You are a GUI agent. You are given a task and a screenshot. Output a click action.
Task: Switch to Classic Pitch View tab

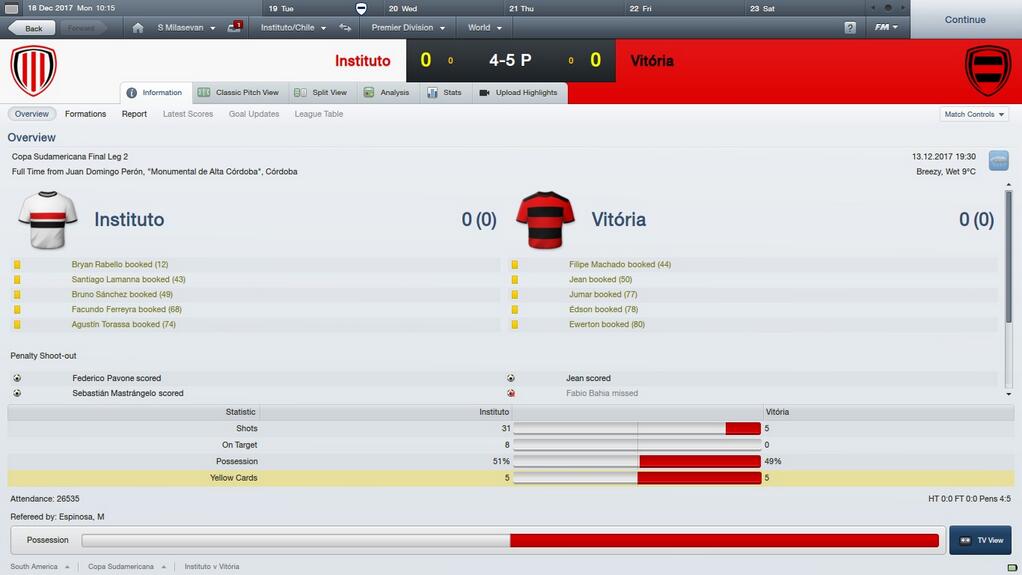click(239, 93)
